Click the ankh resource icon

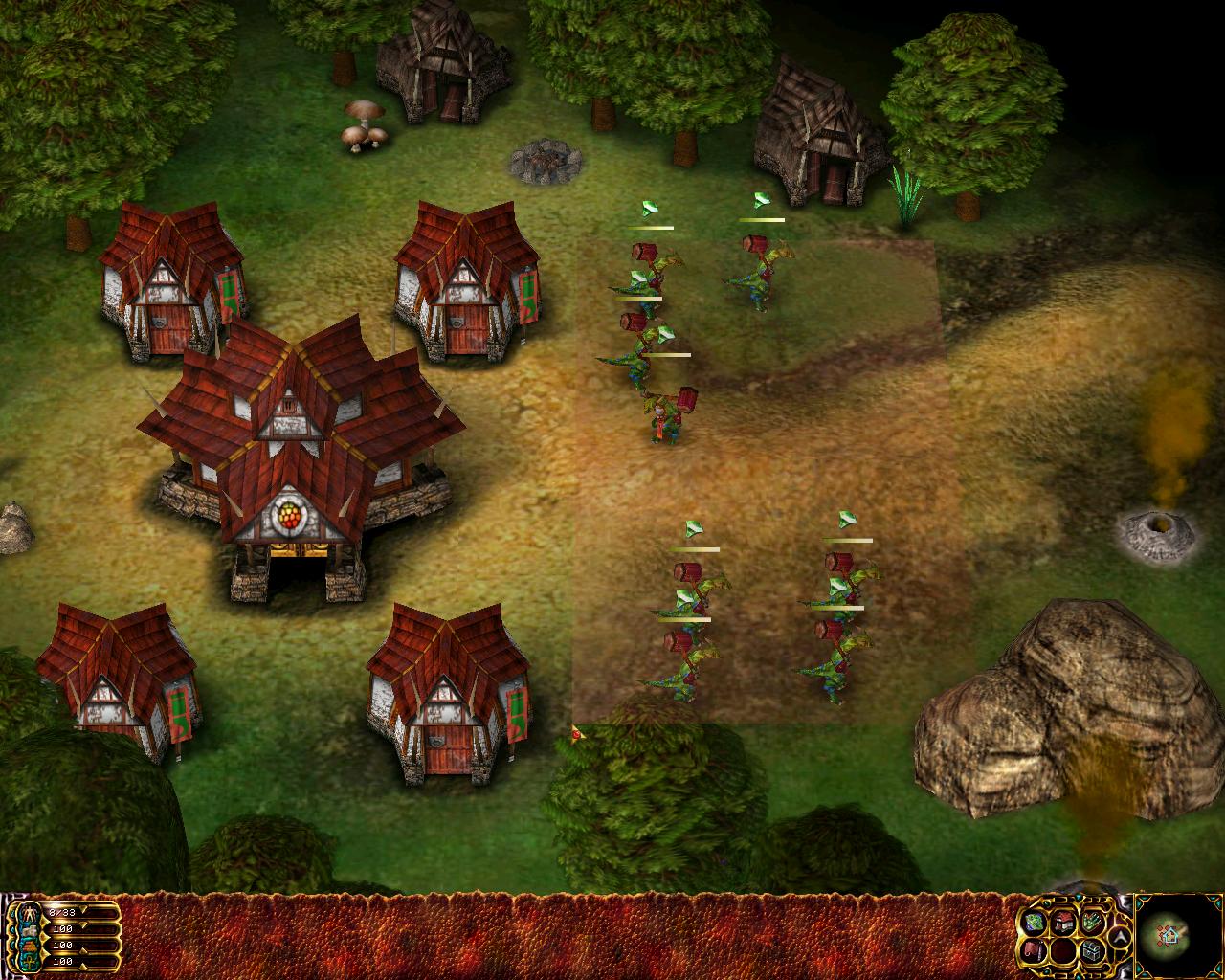[29, 962]
